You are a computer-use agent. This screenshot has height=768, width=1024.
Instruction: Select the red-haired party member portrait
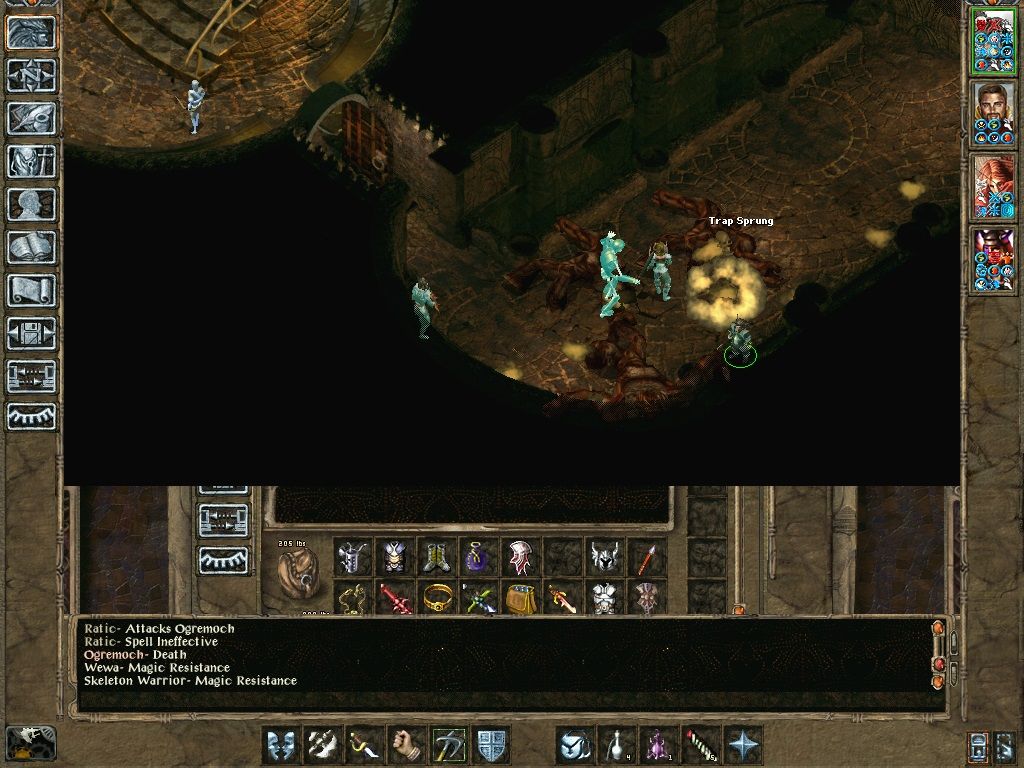tap(993, 187)
